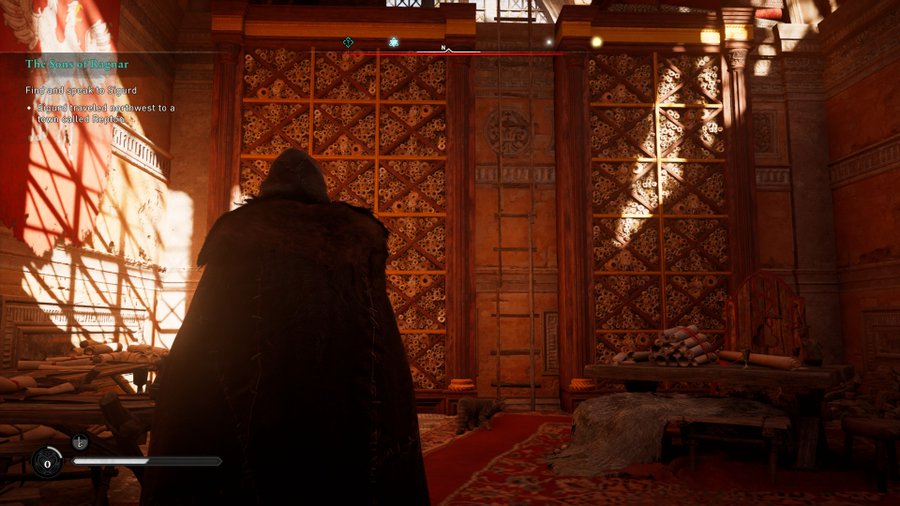Select the green diamond compass marker
This screenshot has height=506, width=900.
(348, 43)
